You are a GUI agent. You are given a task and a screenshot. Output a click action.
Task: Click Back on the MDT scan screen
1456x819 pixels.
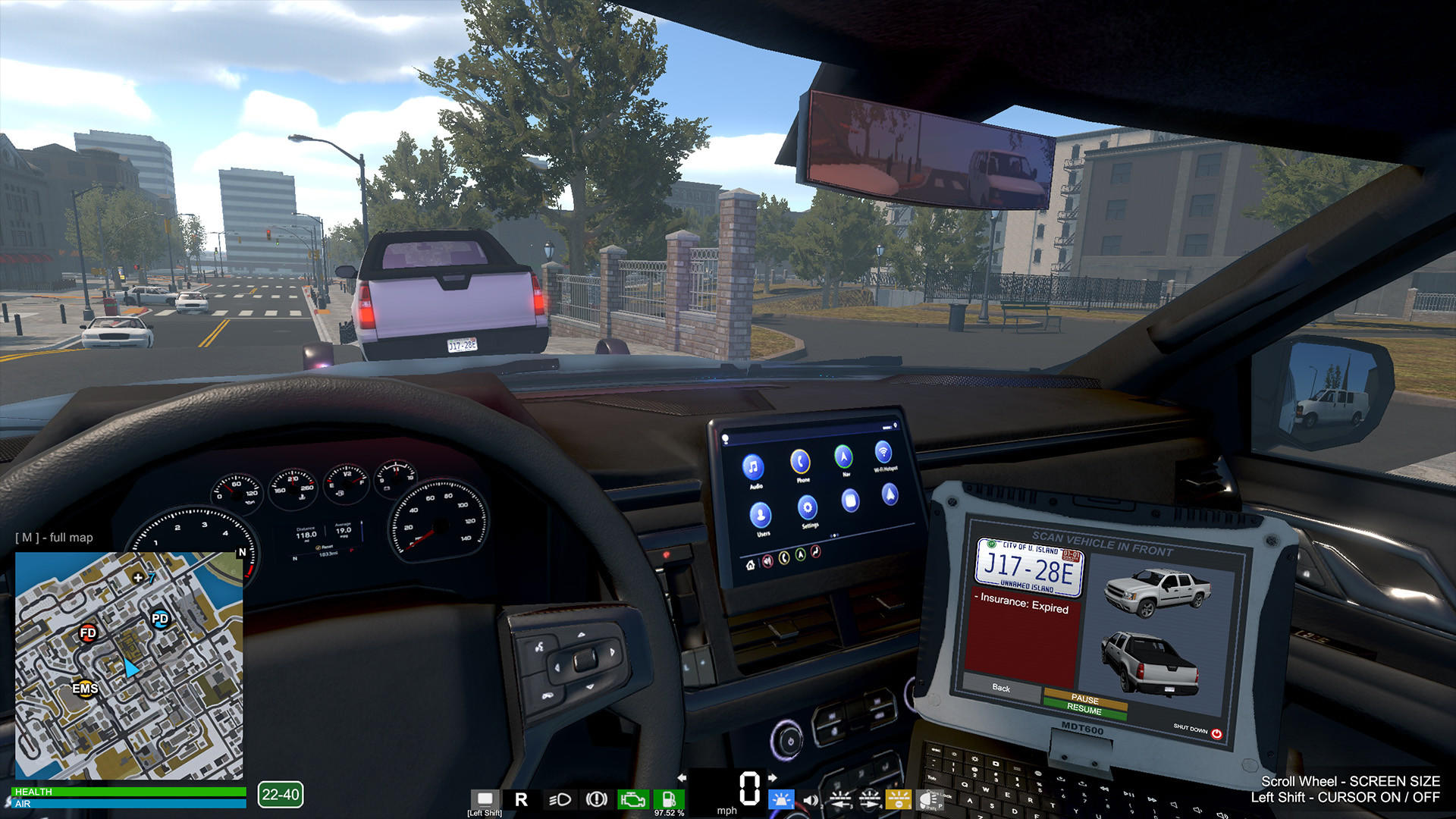[x=1001, y=689]
